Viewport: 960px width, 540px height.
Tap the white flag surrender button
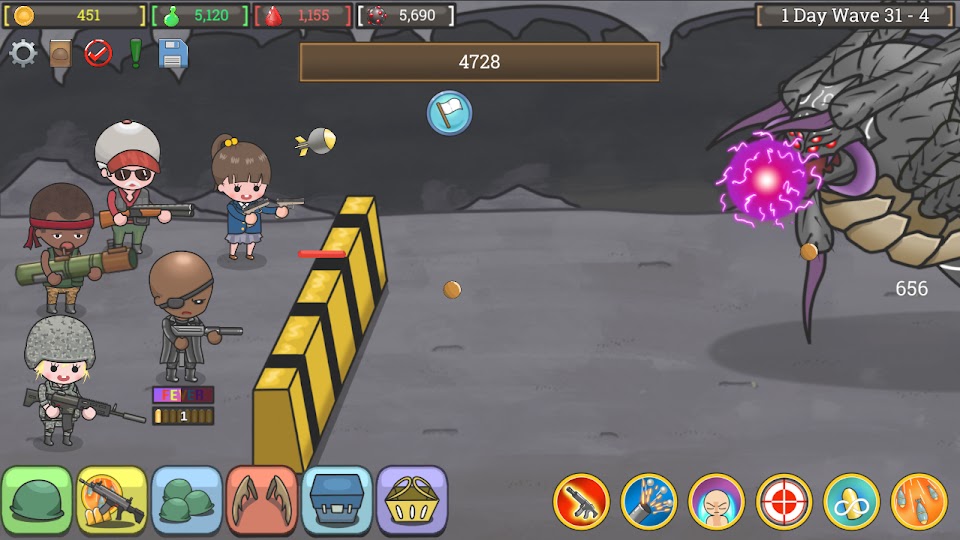point(449,112)
